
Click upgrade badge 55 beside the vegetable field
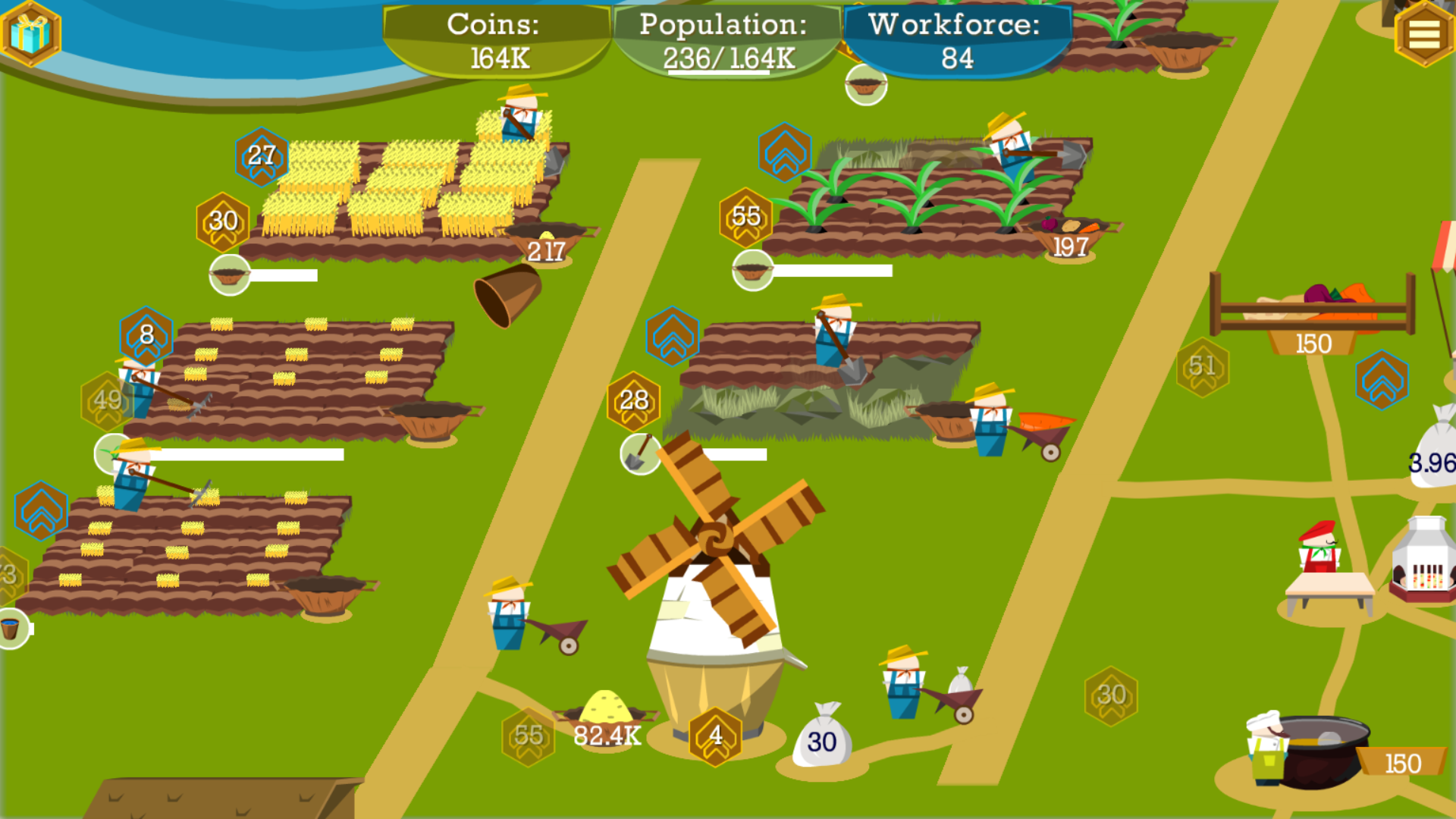pos(745,218)
